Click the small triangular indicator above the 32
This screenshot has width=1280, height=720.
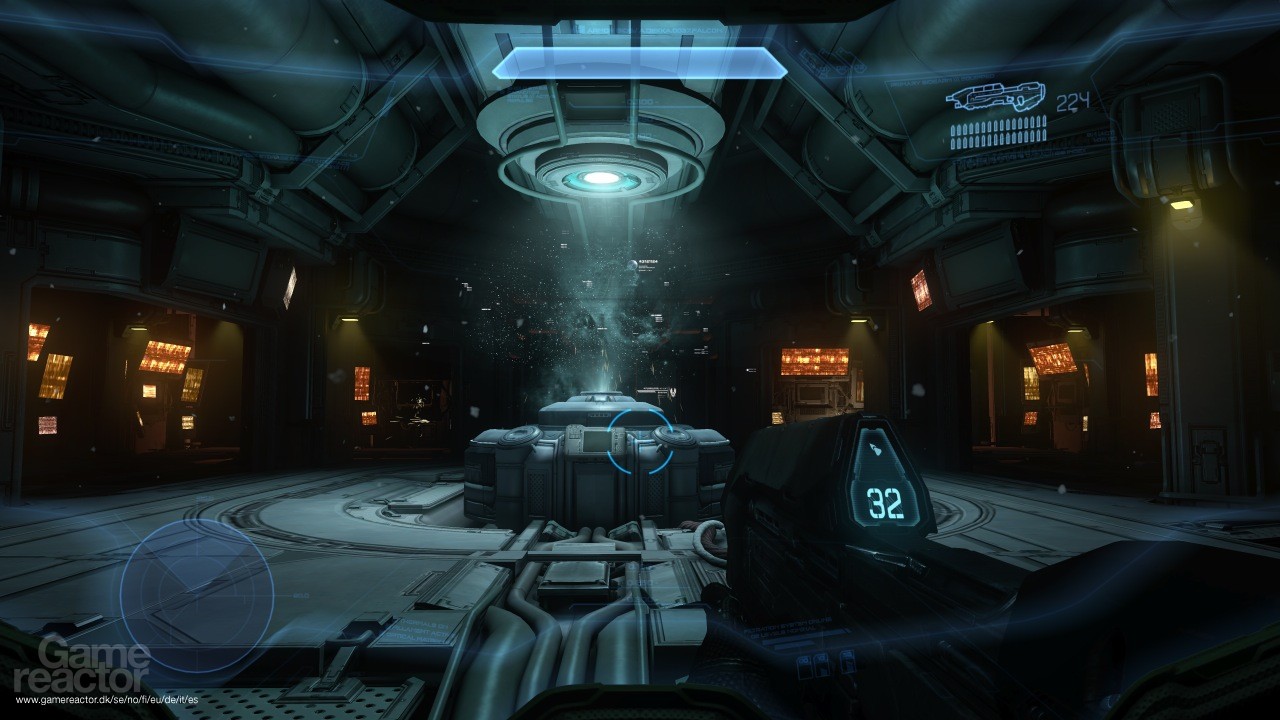pyautogui.click(x=876, y=448)
